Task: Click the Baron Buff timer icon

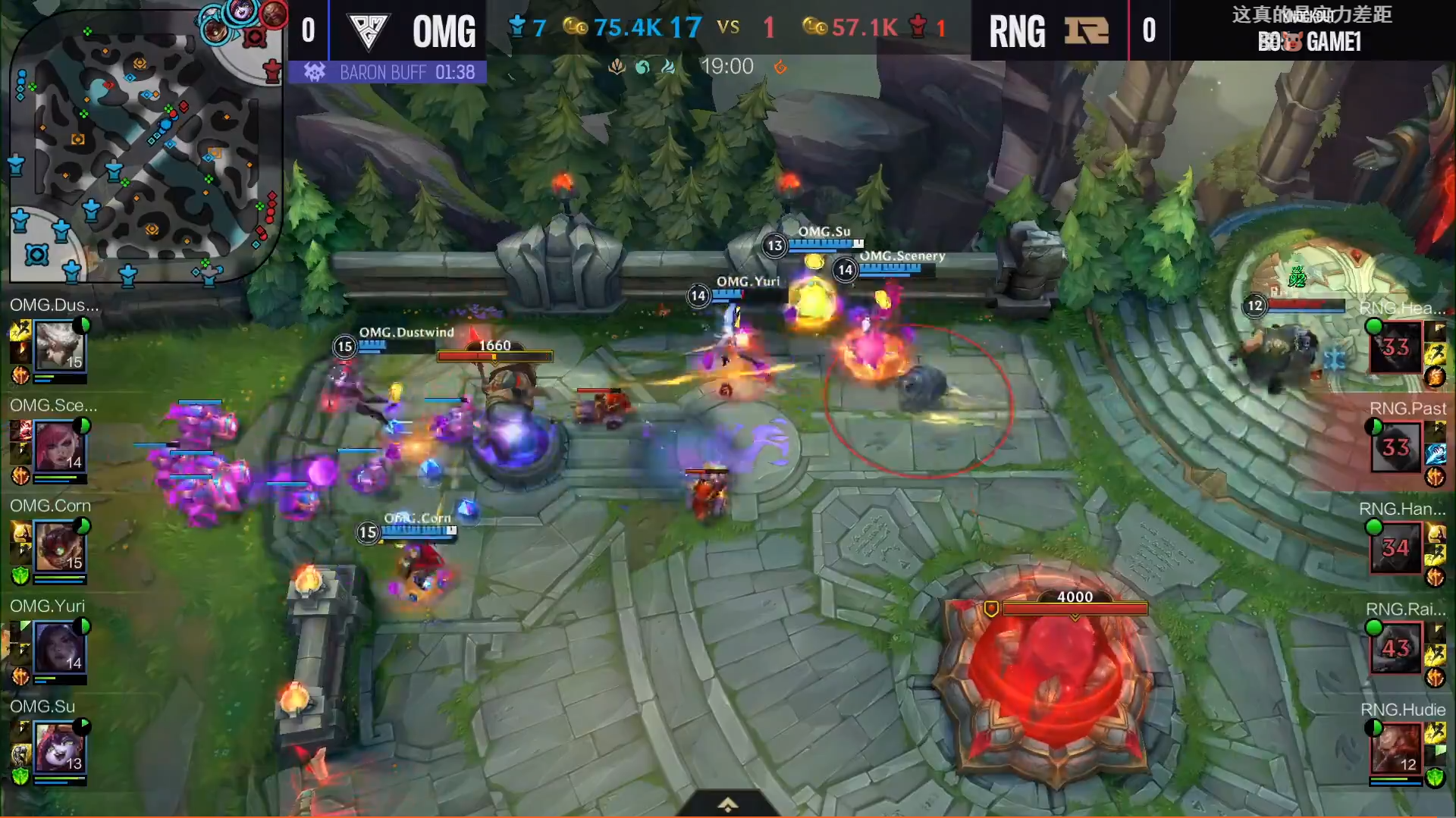Action: coord(314,72)
